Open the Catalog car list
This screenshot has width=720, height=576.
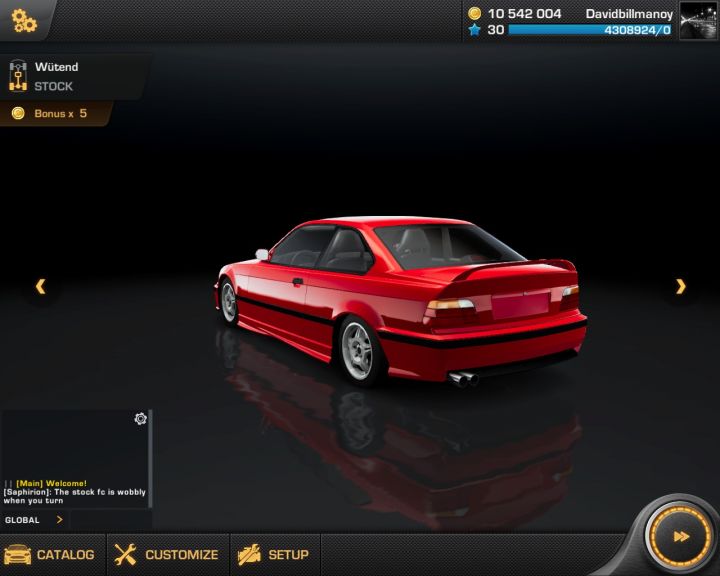[50, 554]
